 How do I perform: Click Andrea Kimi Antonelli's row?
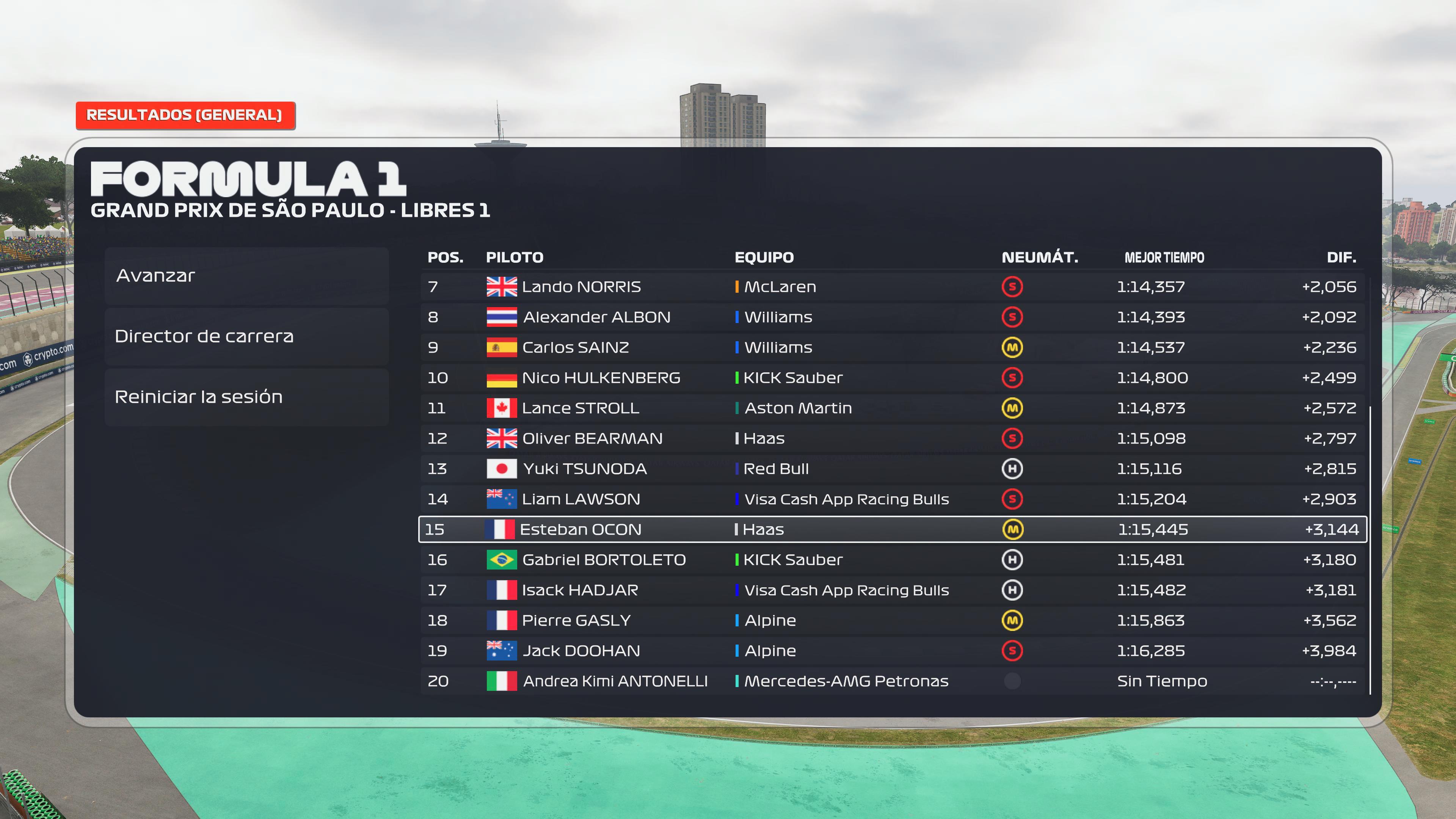[892, 681]
